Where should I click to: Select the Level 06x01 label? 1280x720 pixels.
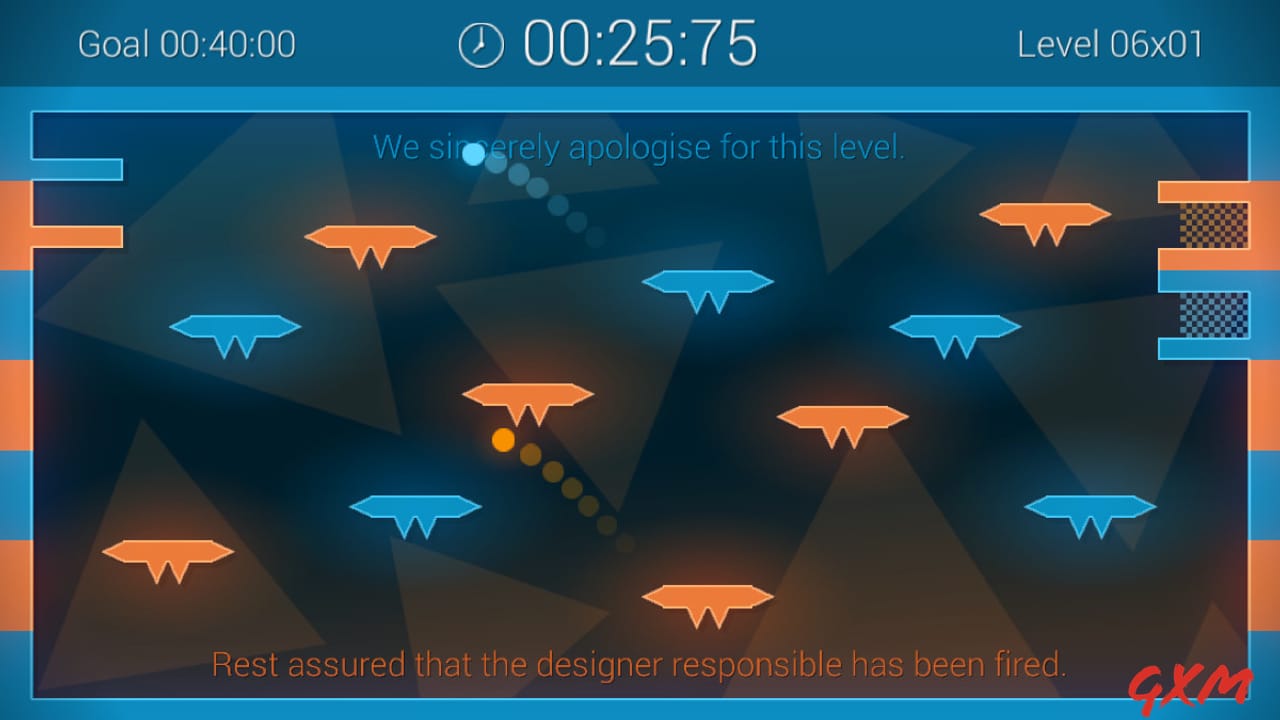pos(1112,45)
